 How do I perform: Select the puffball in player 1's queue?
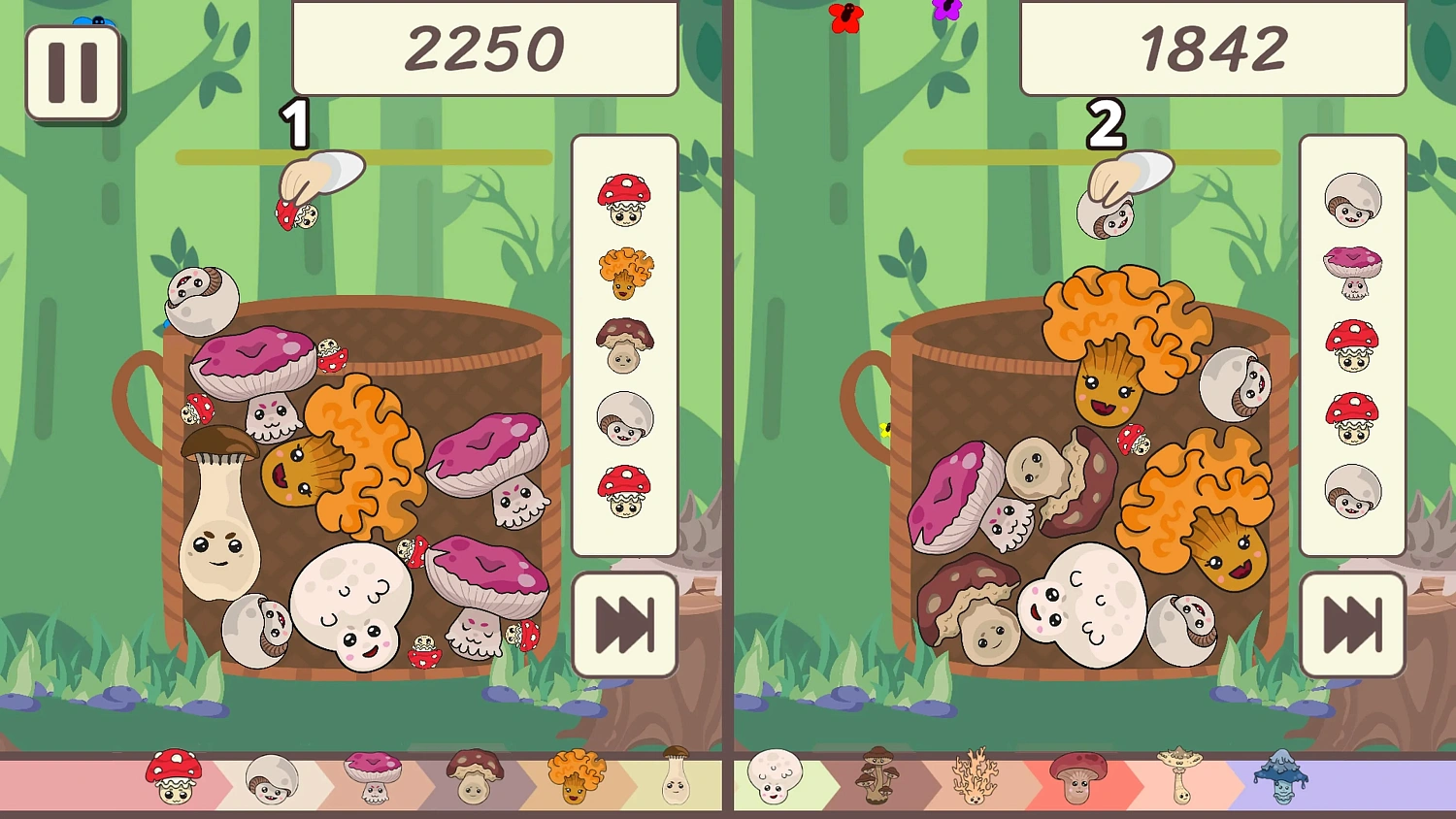click(624, 417)
